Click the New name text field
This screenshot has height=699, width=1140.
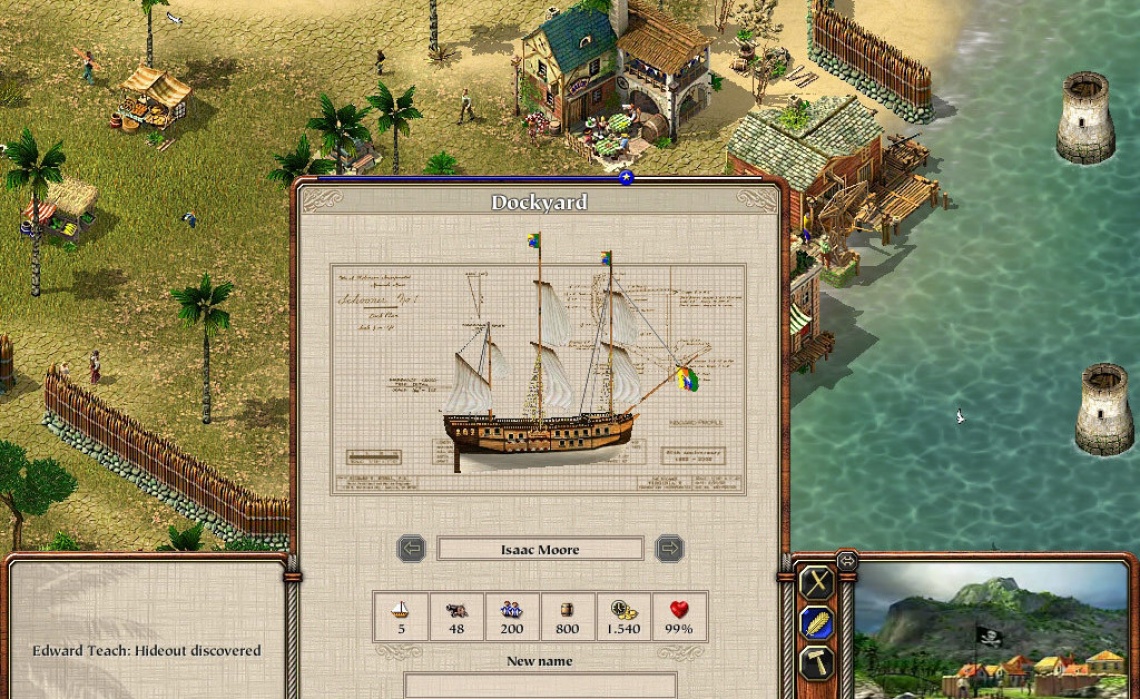[x=540, y=685]
